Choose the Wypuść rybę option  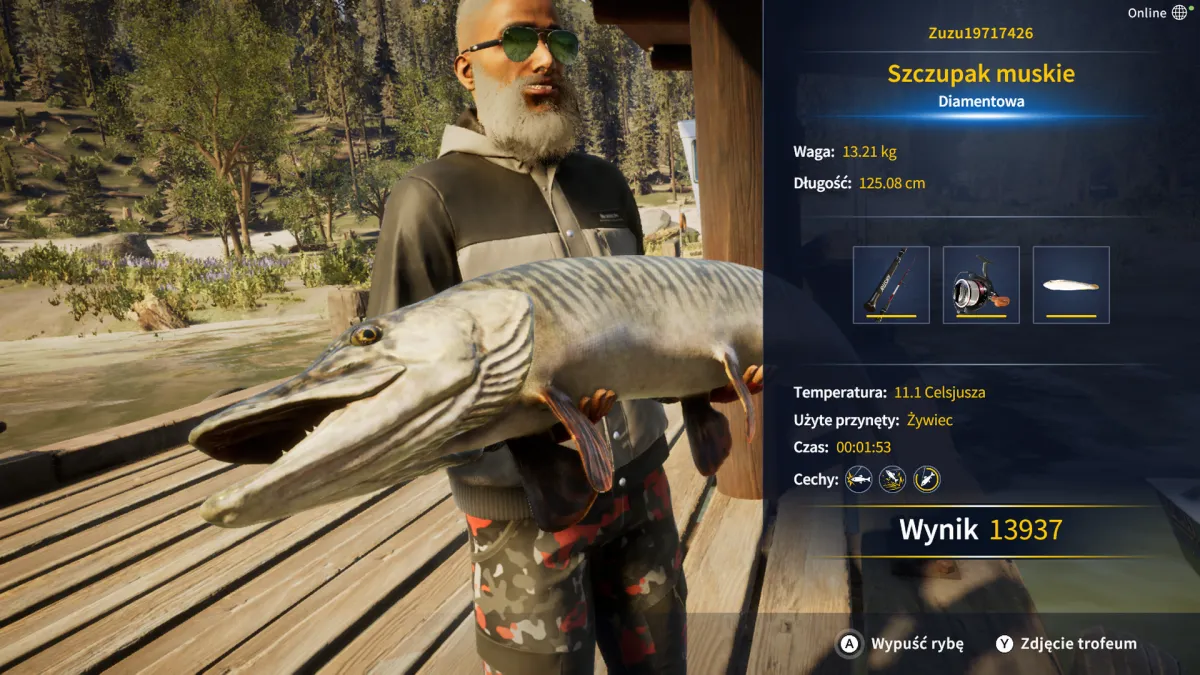point(901,644)
